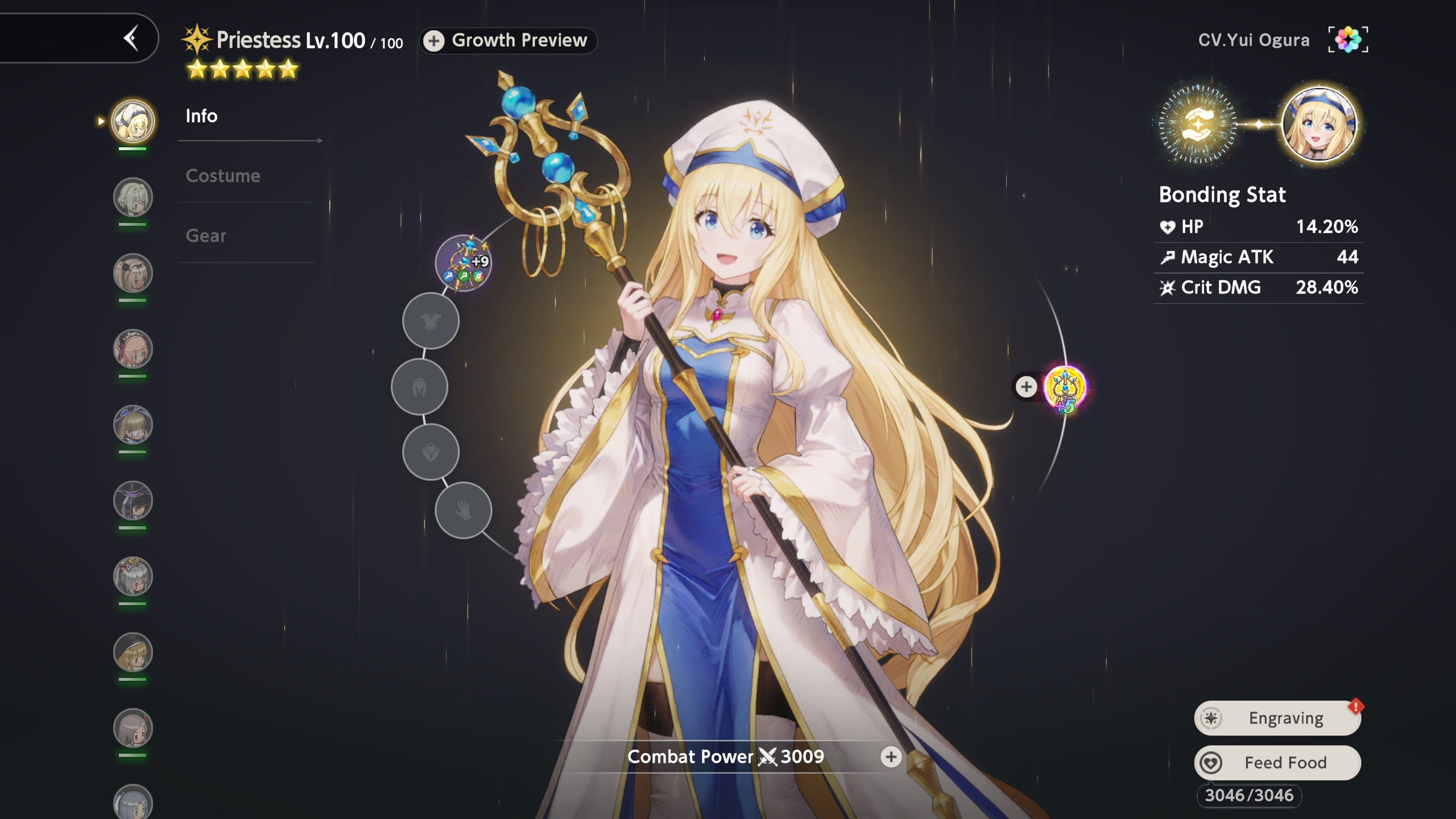Select the empty helmet slot
1456x819 pixels.
[x=419, y=387]
